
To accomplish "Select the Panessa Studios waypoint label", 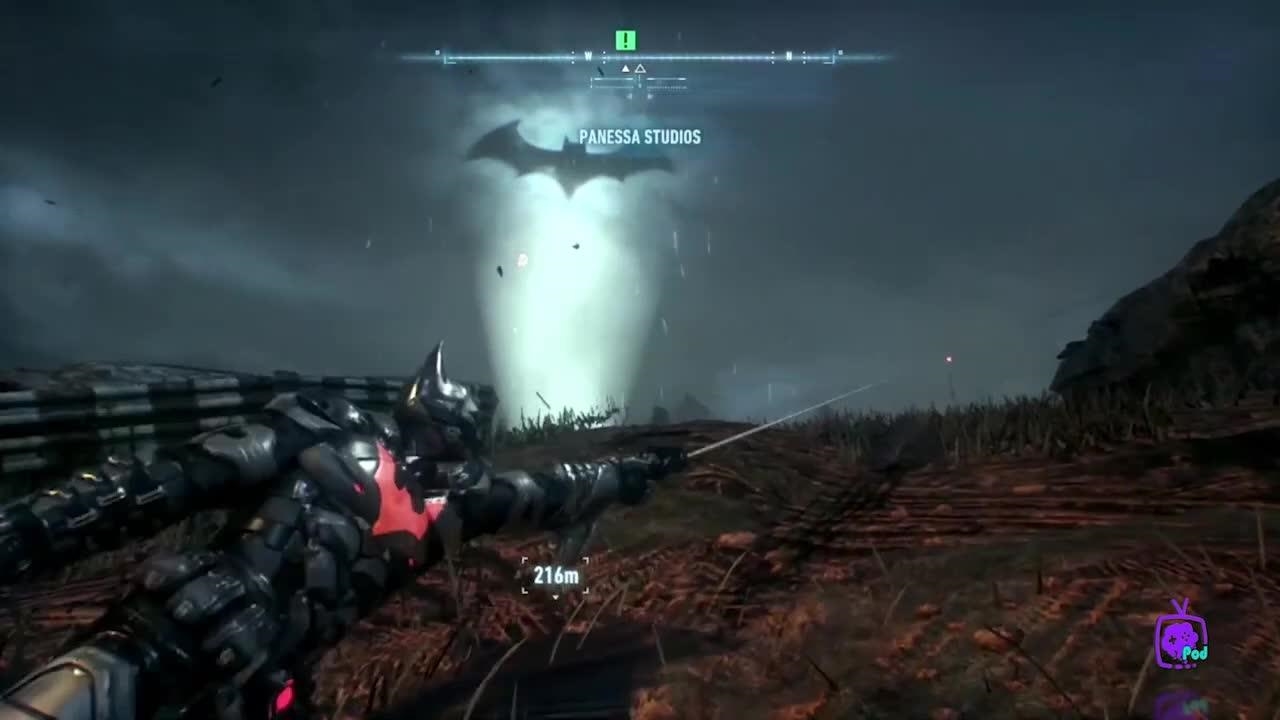I will (640, 137).
